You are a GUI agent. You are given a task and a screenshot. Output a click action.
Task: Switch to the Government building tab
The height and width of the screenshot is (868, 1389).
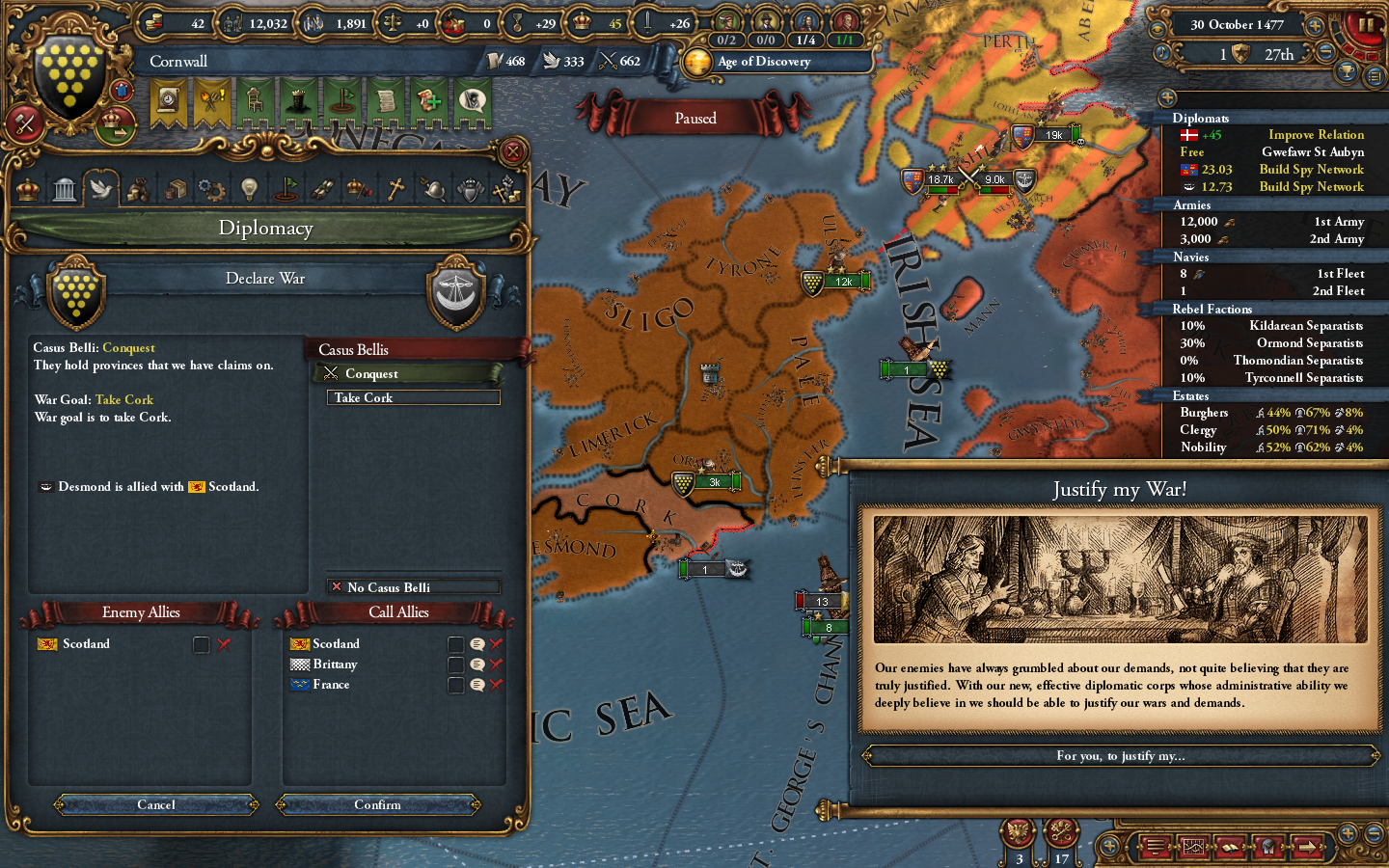click(64, 188)
